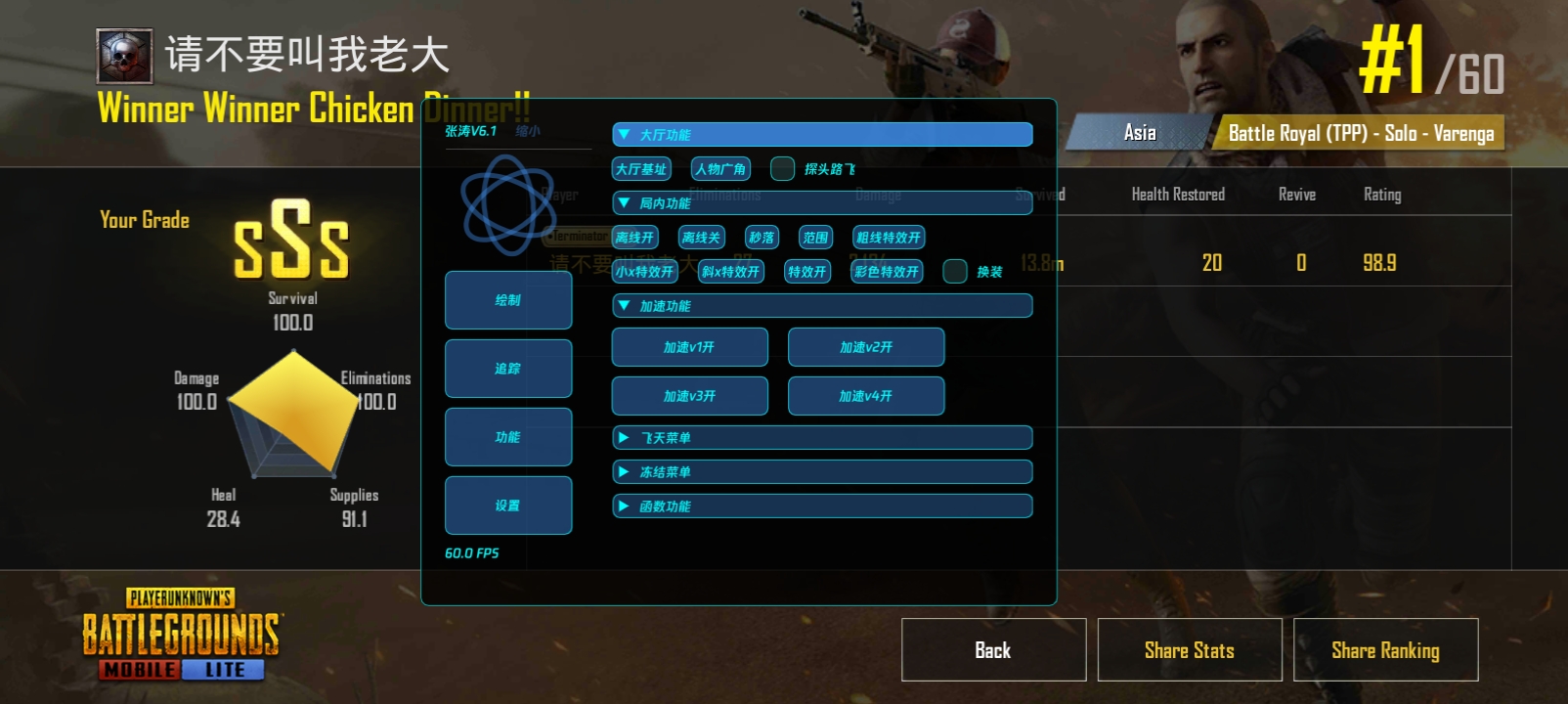Open Share Stats

pos(1190,650)
